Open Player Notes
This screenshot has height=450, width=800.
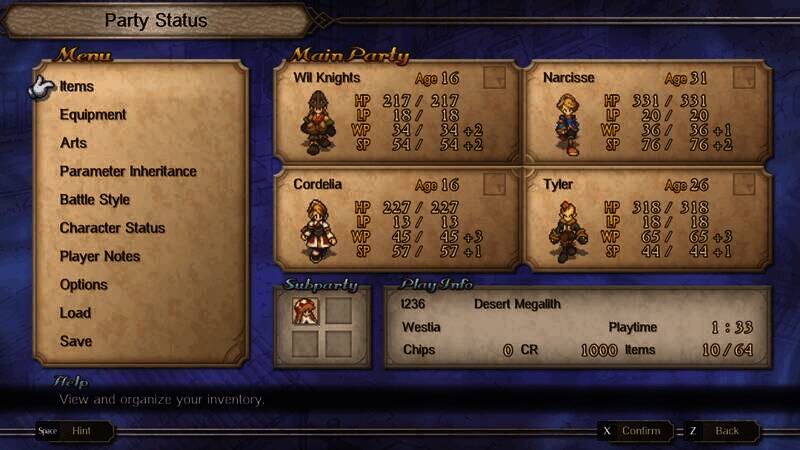[x=100, y=256]
